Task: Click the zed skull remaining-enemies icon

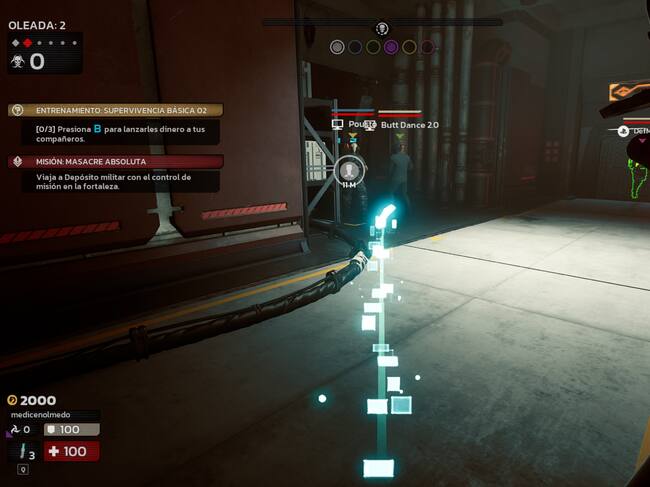Action: 15,62
